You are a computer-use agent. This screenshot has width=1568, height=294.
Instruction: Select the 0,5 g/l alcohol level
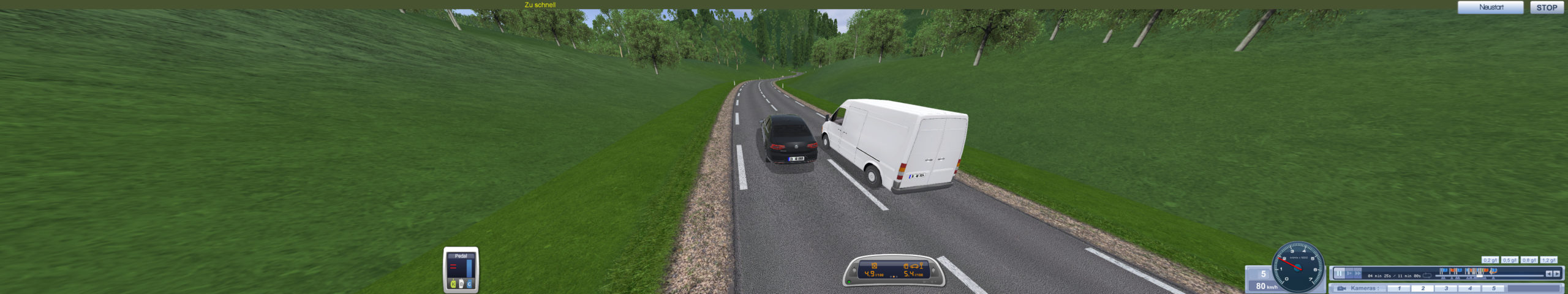pos(1510,260)
